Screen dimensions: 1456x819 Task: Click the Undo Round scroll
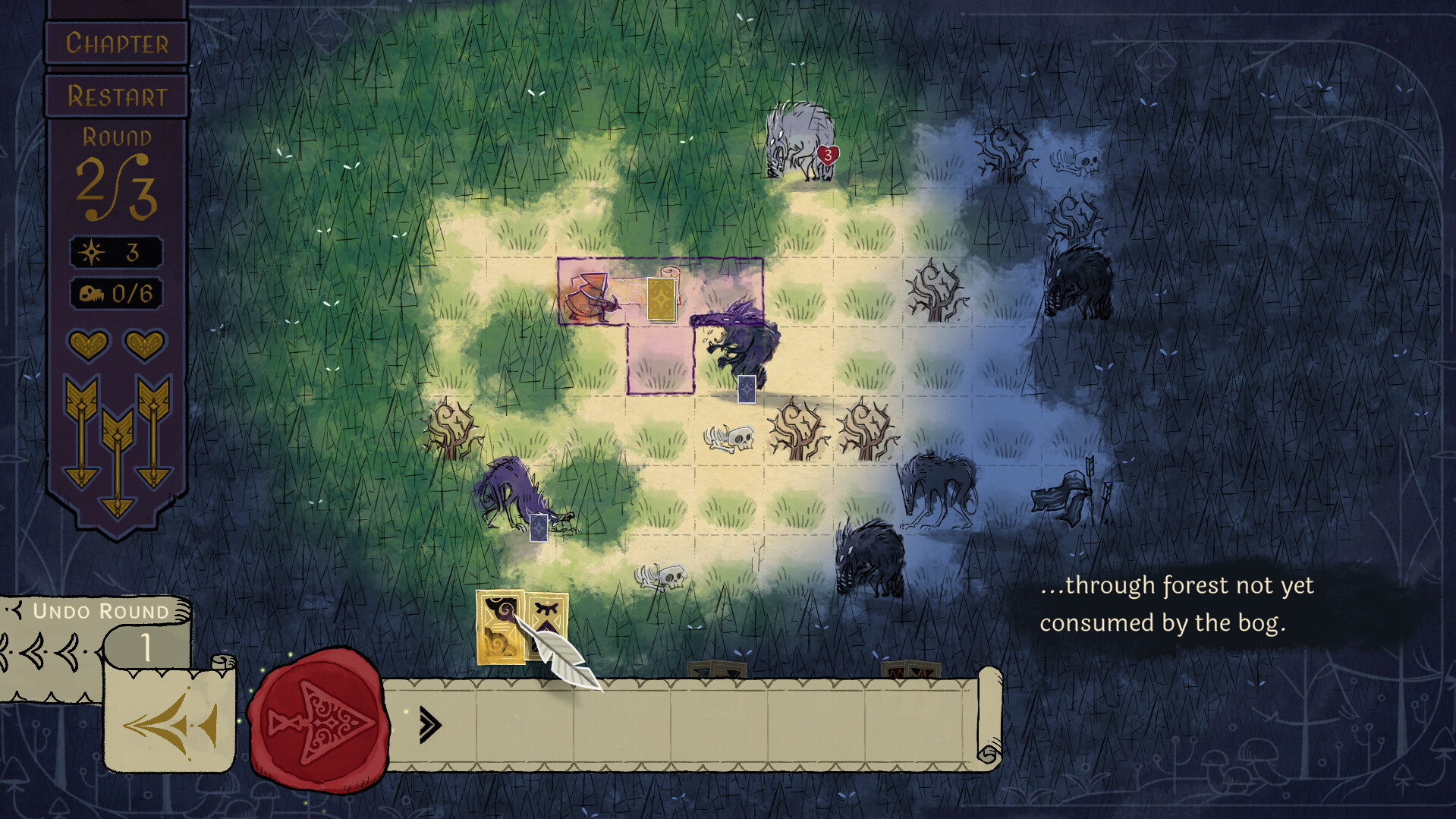99,610
